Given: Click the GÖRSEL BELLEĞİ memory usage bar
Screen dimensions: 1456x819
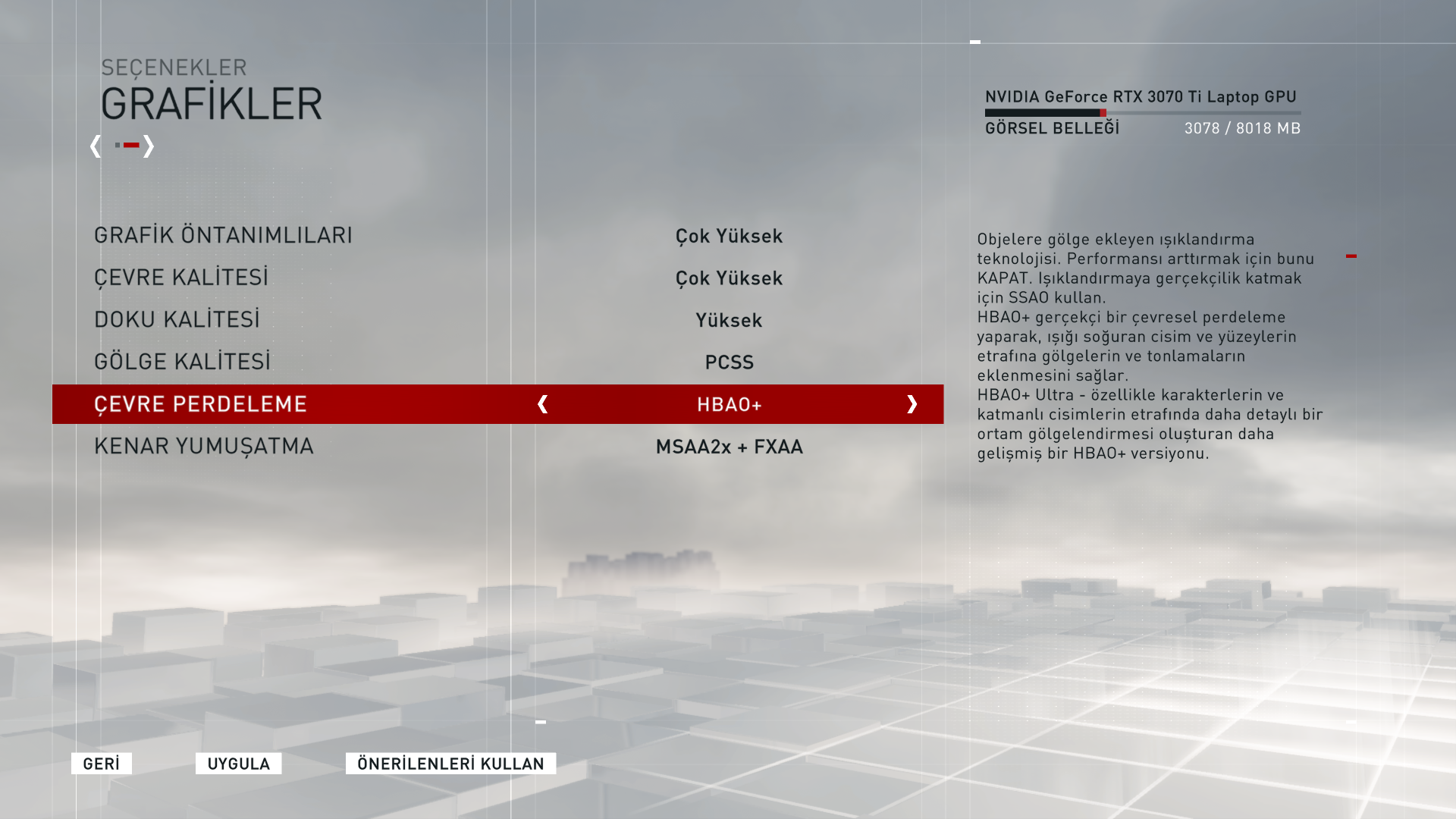Looking at the screenshot, I should click(1142, 112).
